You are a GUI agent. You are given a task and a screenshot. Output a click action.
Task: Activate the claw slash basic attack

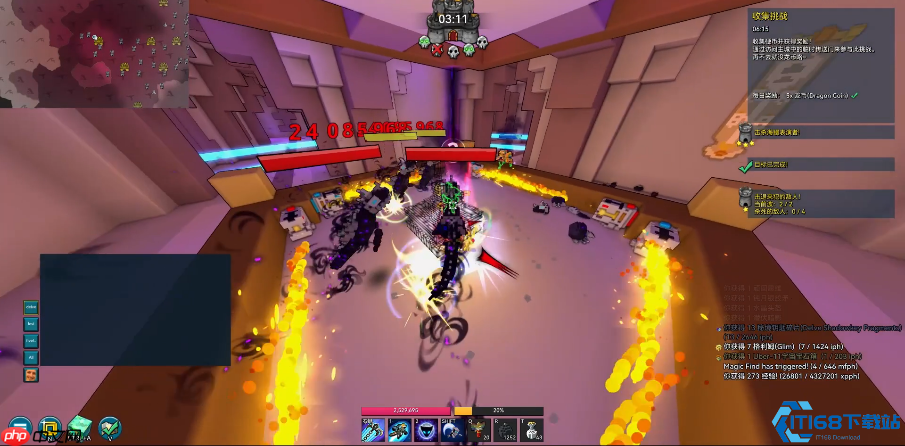tap(374, 428)
